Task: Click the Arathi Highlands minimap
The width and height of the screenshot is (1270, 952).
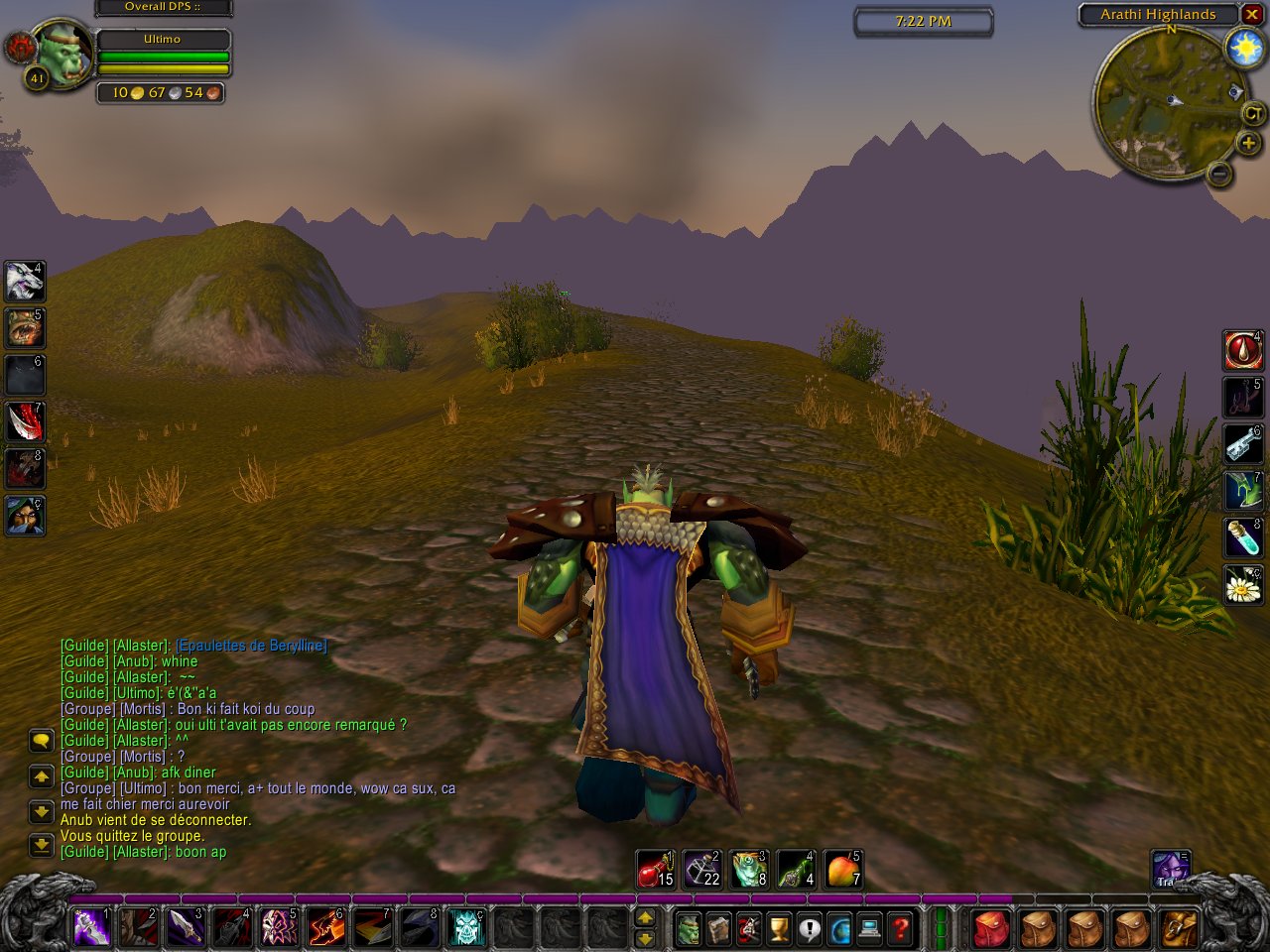Action: click(x=1160, y=102)
